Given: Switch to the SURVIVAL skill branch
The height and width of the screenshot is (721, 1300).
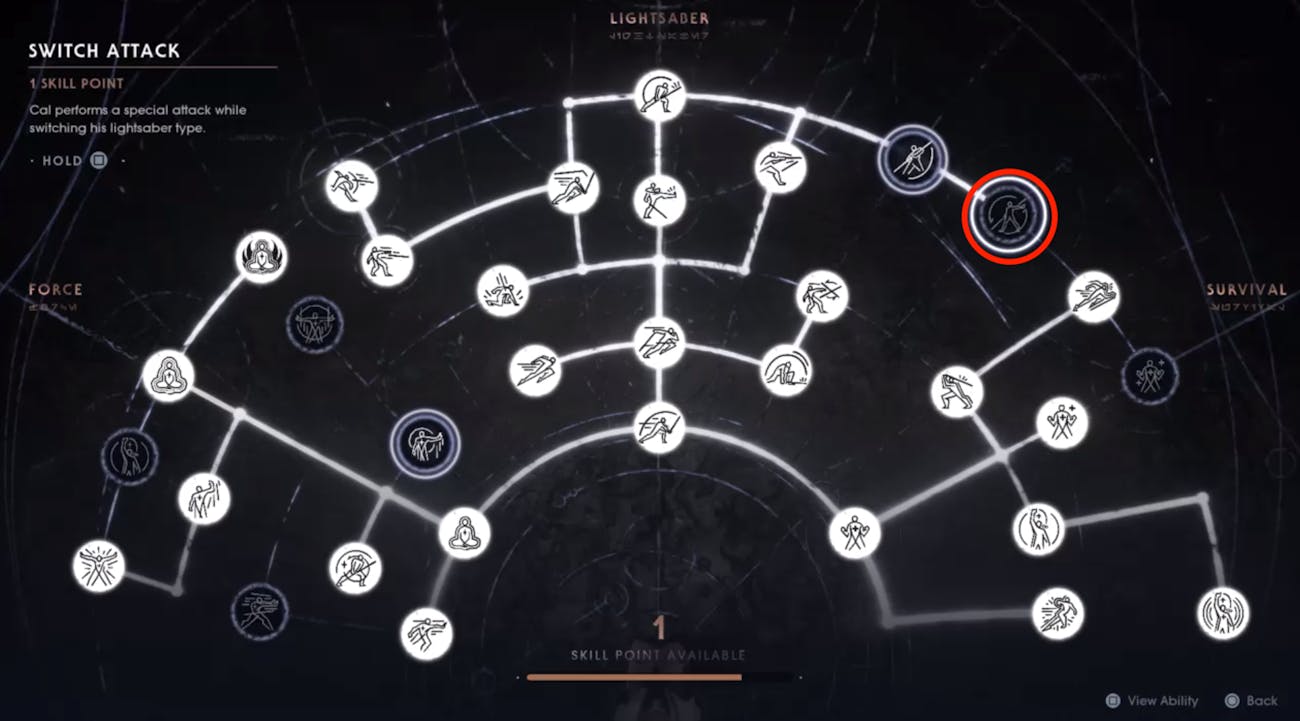Looking at the screenshot, I should point(1247,289).
